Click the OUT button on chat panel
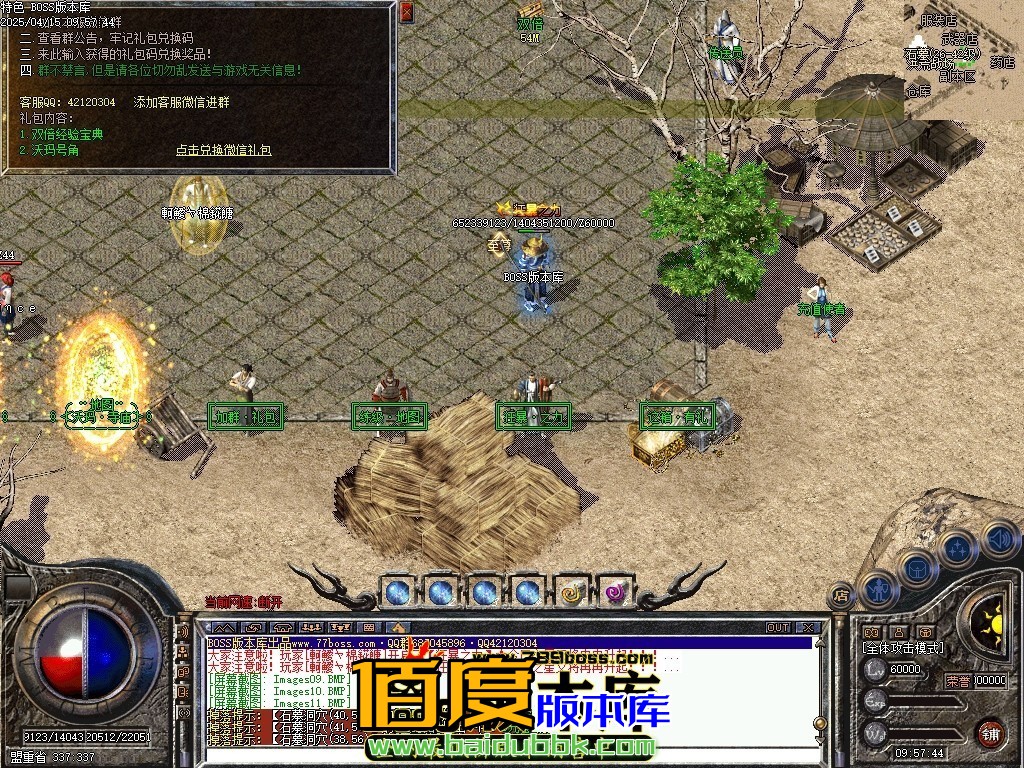1024x768 pixels. [778, 628]
